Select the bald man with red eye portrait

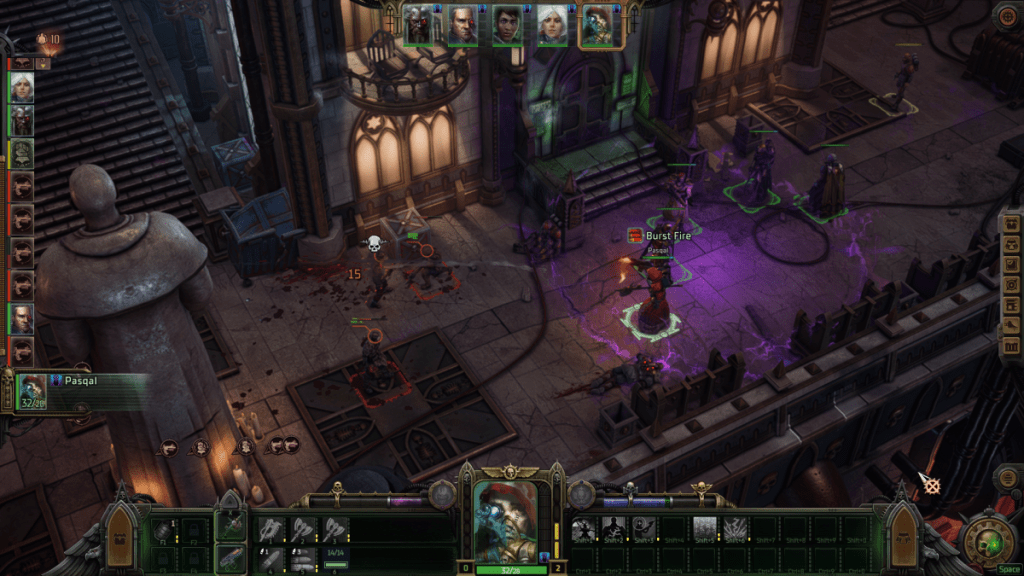[x=462, y=27]
